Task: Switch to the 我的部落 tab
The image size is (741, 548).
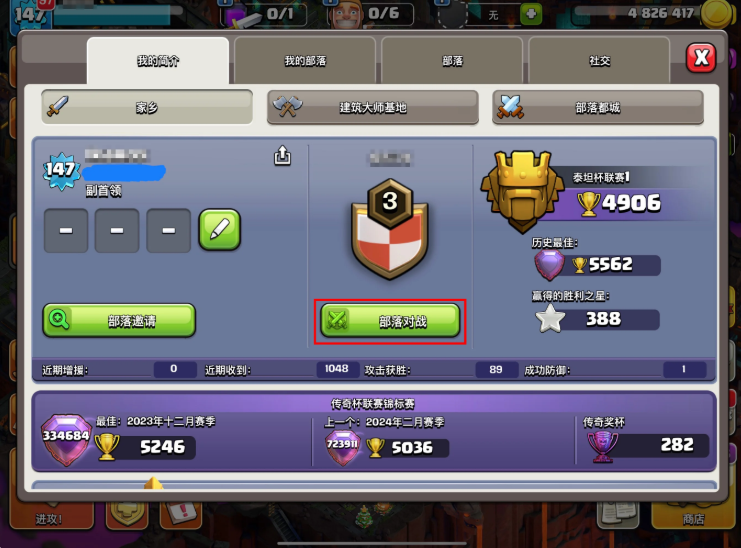Action: [x=306, y=61]
